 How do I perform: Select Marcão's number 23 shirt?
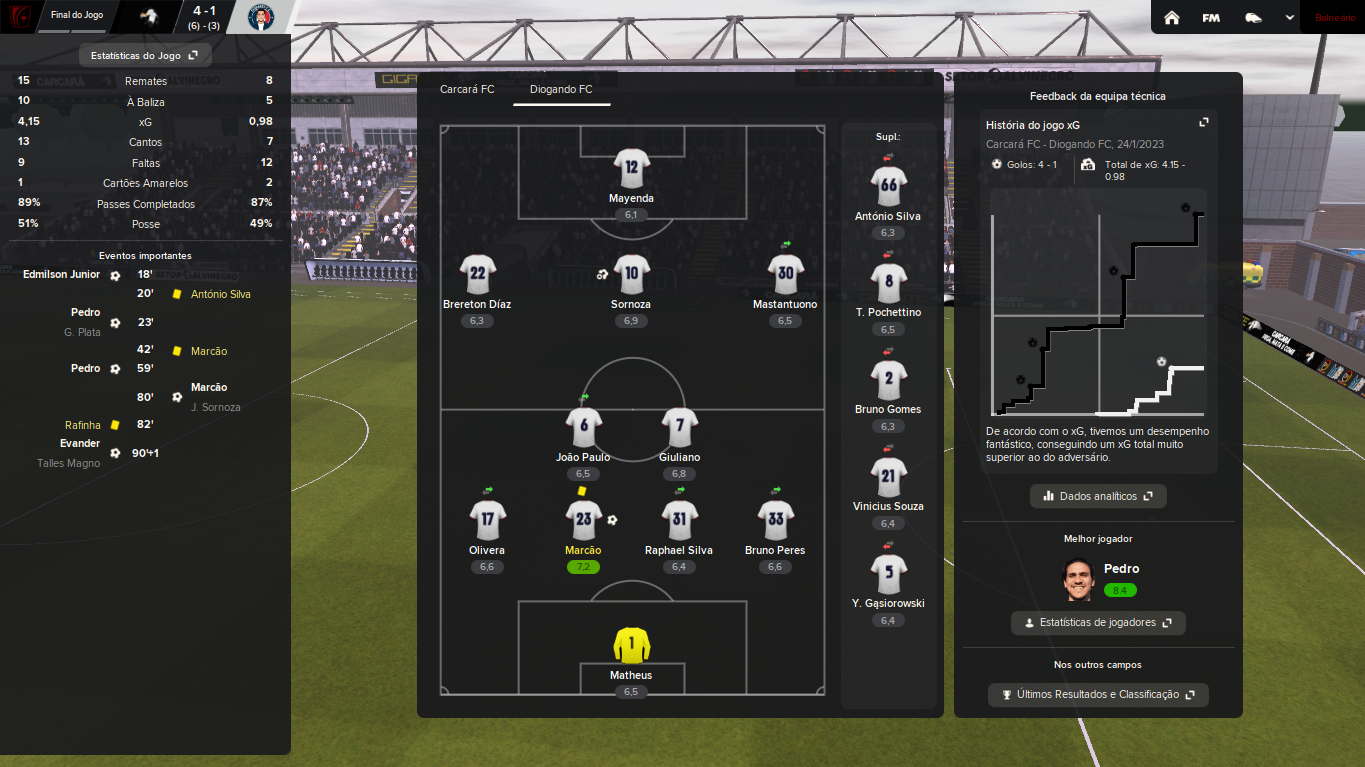click(x=584, y=520)
